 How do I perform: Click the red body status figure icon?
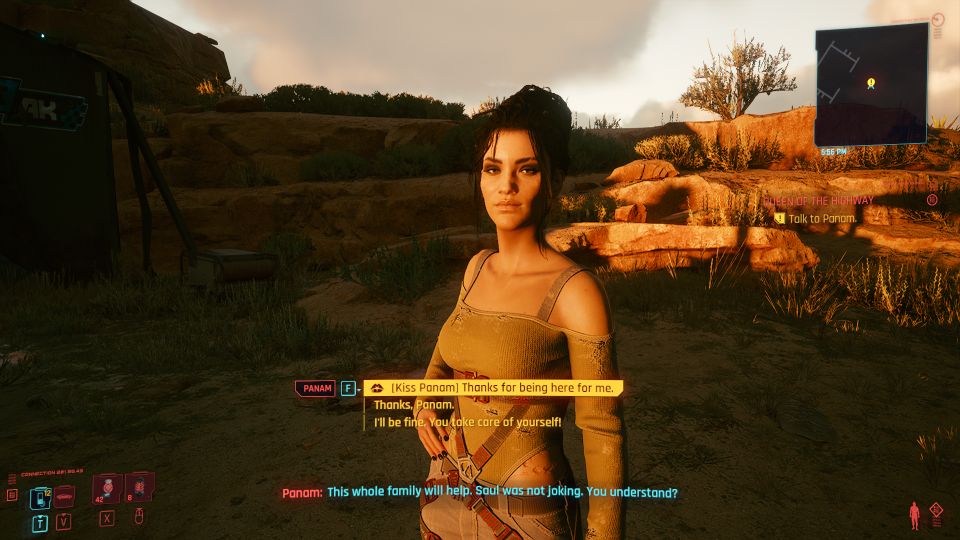(913, 516)
